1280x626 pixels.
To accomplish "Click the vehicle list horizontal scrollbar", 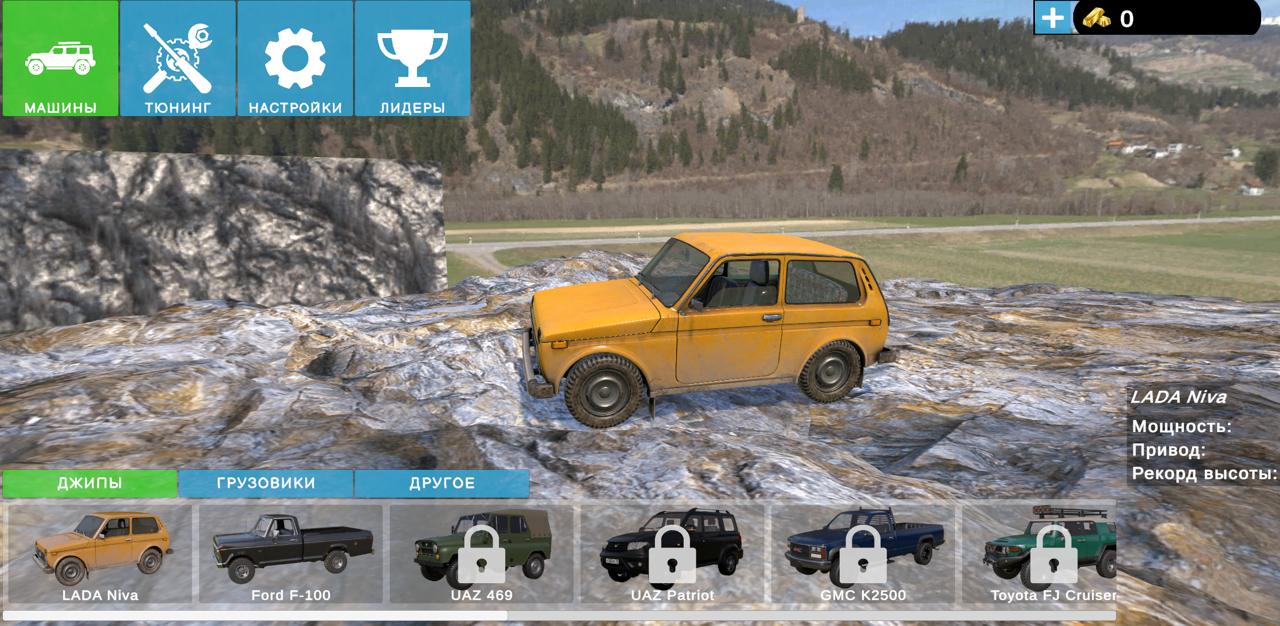I will (x=255, y=615).
